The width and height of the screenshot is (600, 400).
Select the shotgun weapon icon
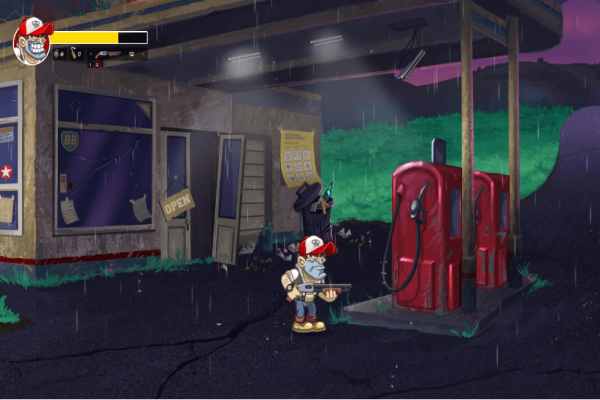108,54
